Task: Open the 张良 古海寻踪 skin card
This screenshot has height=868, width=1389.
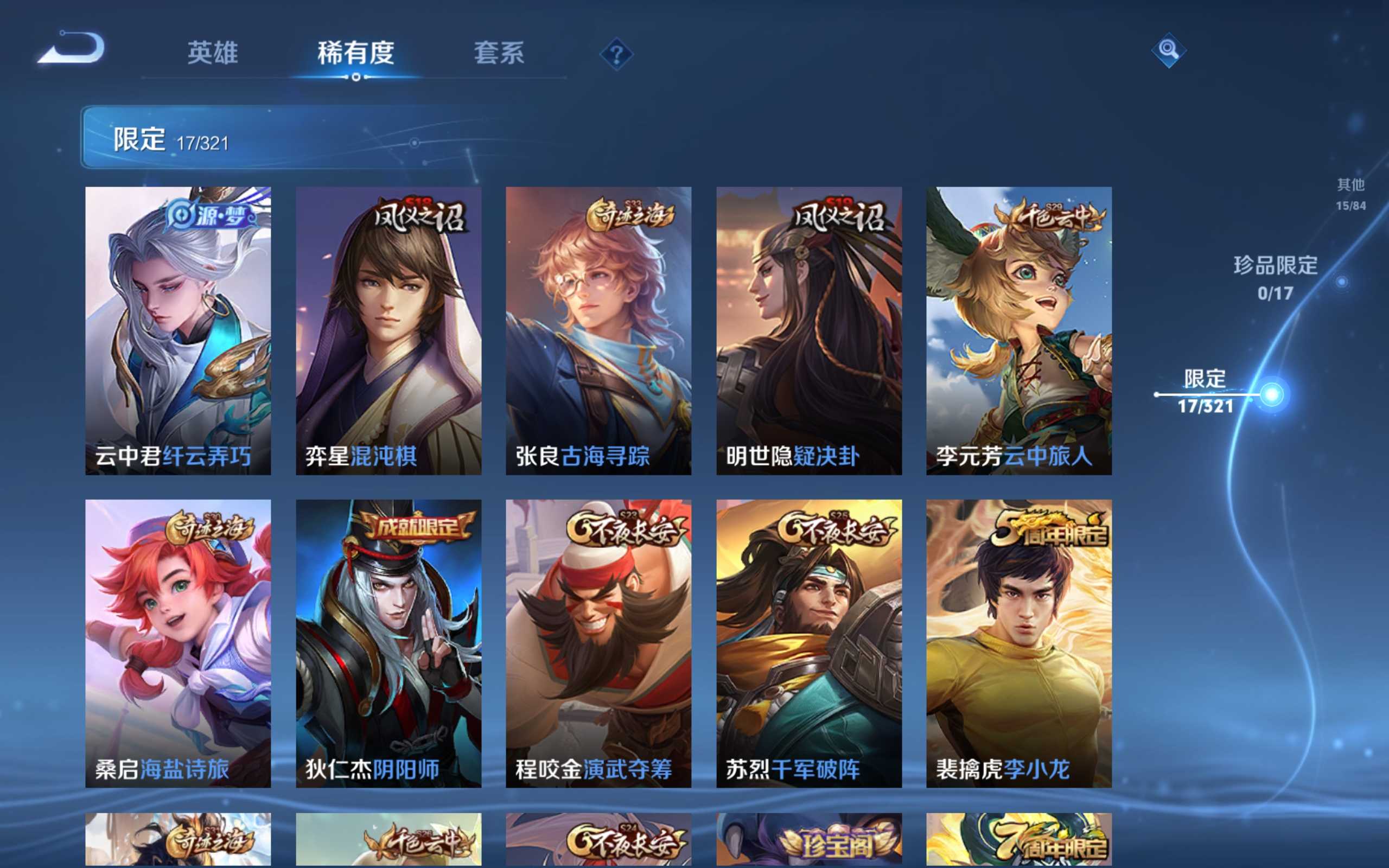Action: click(598, 331)
